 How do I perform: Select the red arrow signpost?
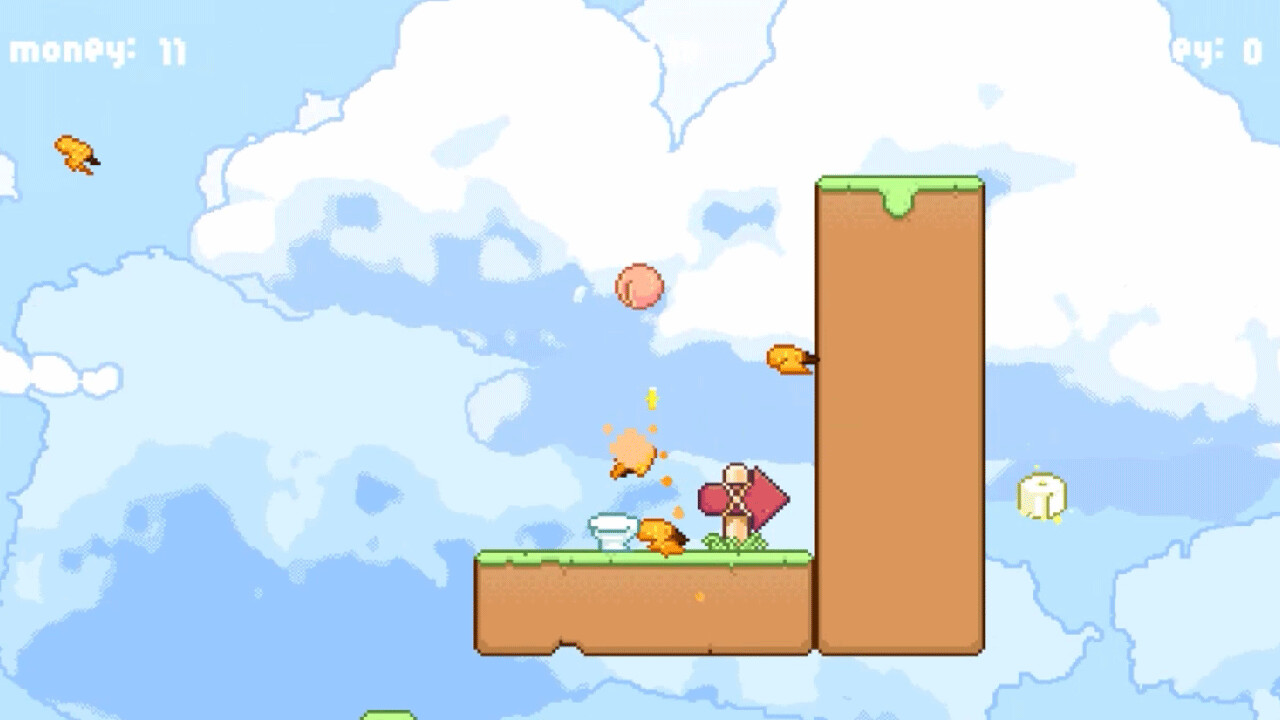(760, 497)
